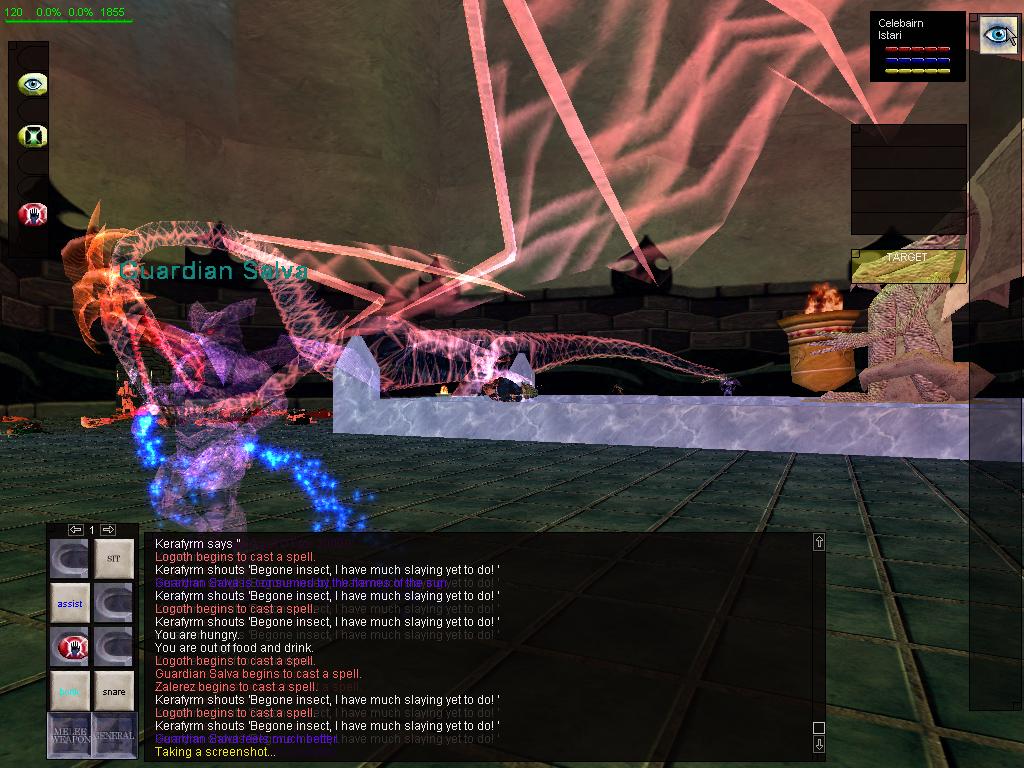Image resolution: width=1024 pixels, height=768 pixels.
Task: Switch to the General tab
Action: click(114, 735)
